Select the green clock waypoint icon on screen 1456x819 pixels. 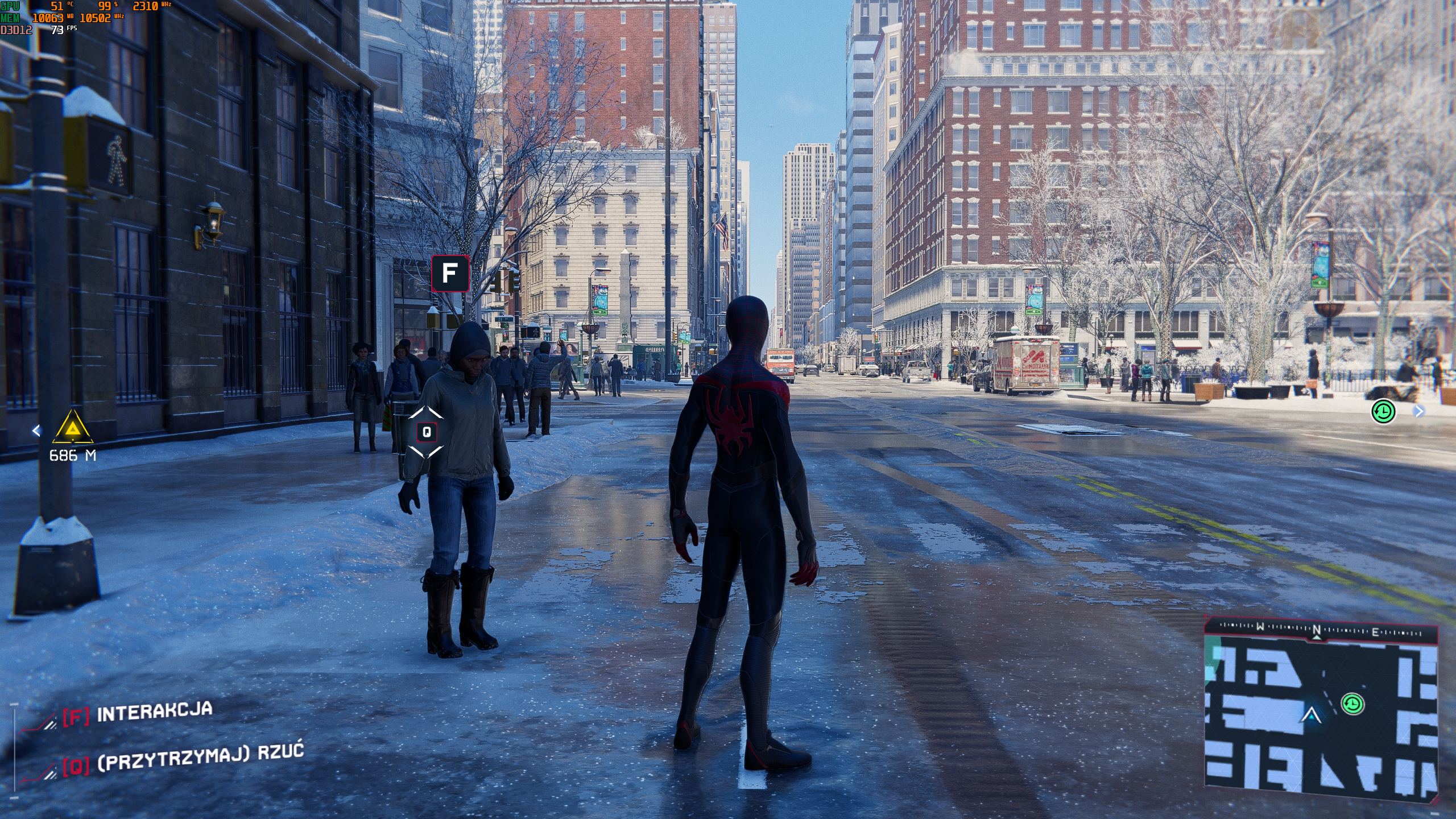[1383, 411]
